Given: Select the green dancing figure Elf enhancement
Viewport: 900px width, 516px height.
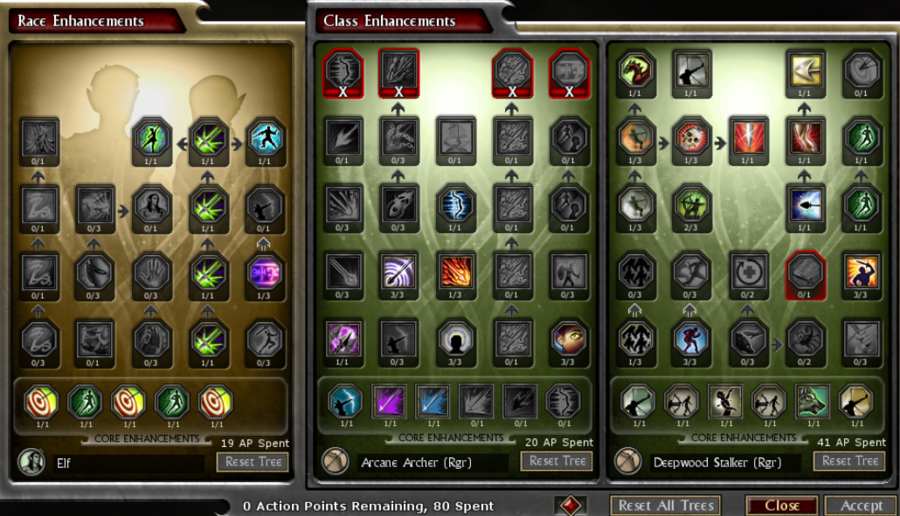Looking at the screenshot, I should click(153, 136).
